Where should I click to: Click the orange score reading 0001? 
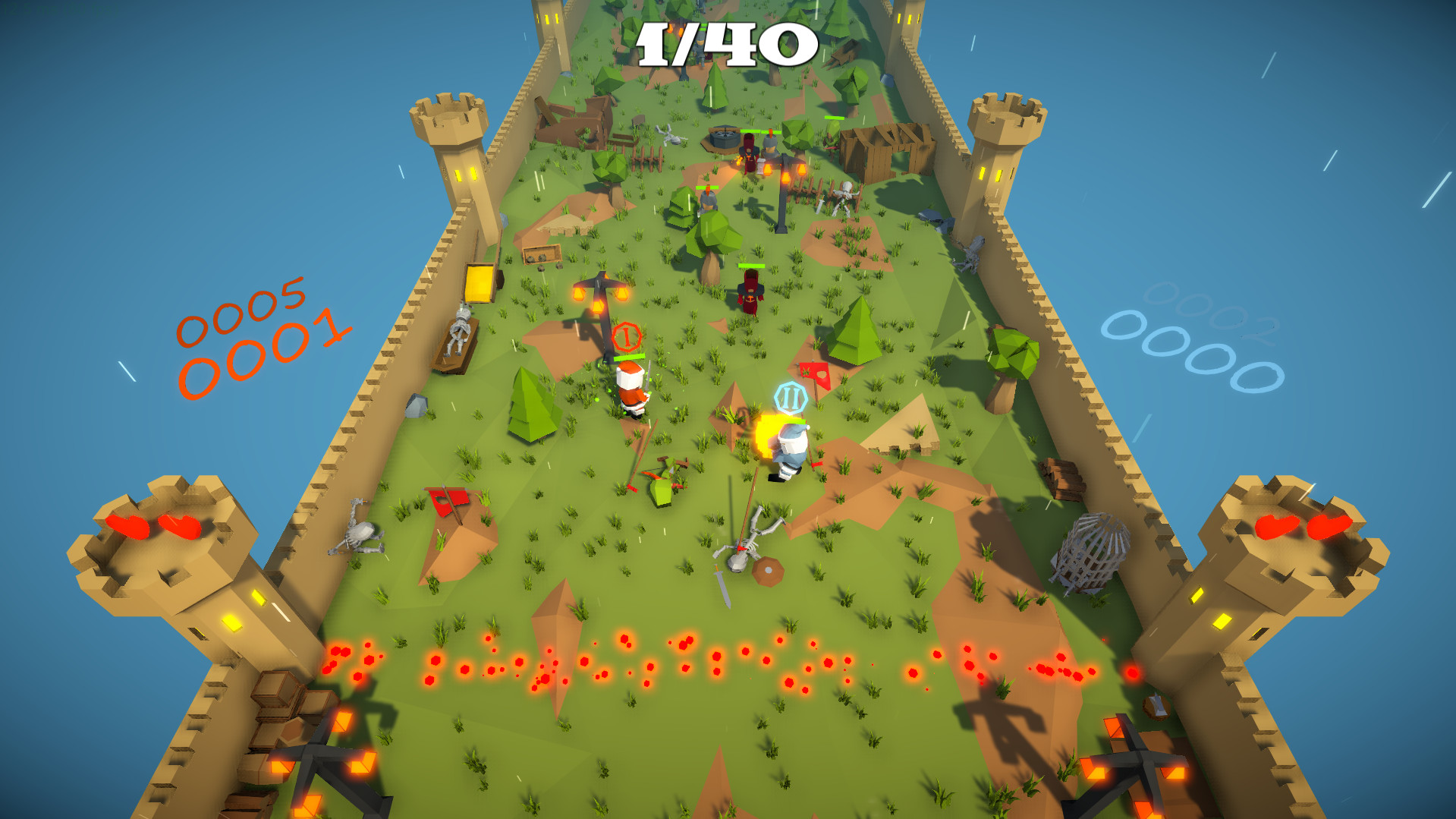pyautogui.click(x=267, y=349)
